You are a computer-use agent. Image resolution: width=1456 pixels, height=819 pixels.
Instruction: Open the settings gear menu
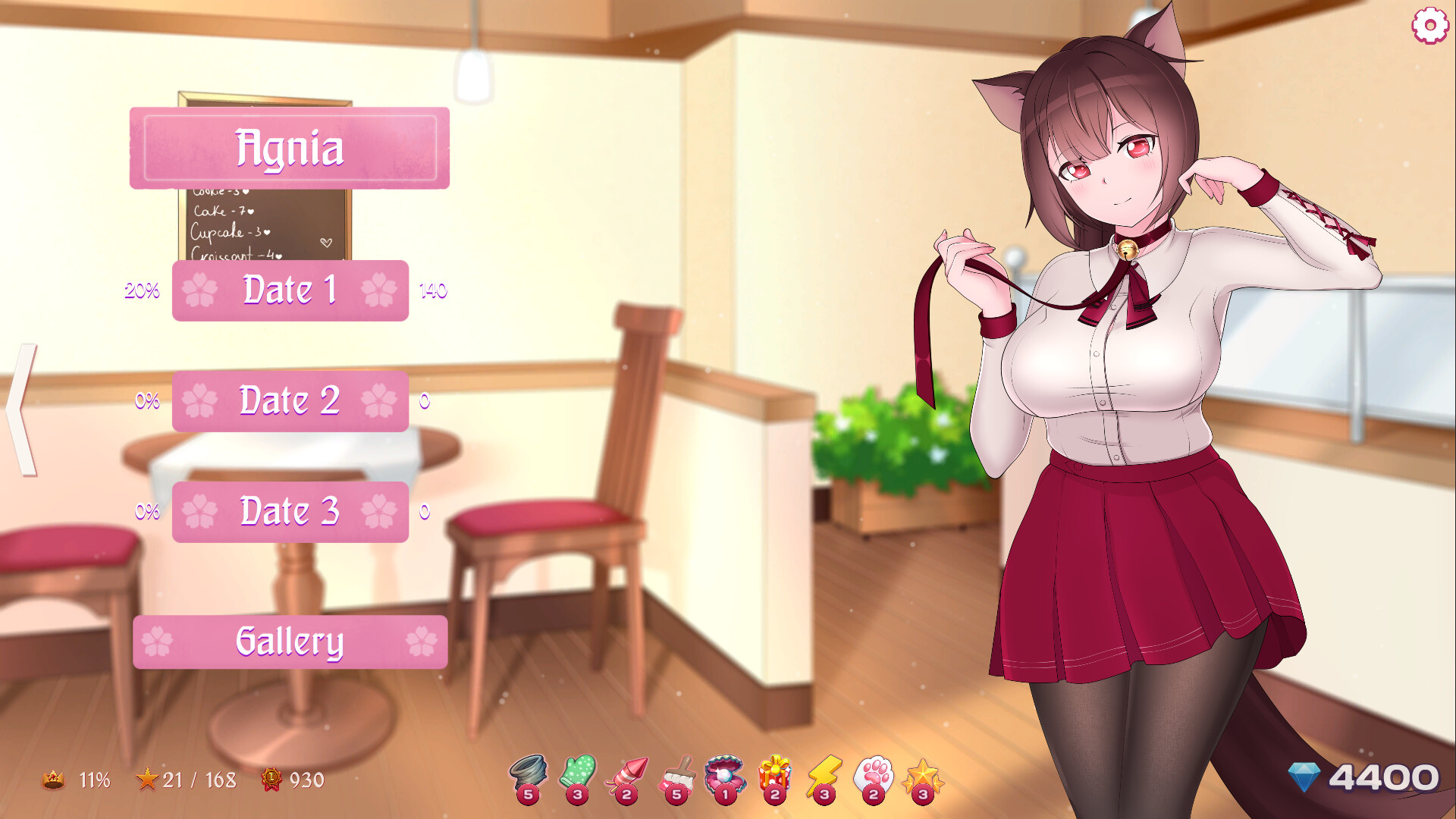(1430, 25)
